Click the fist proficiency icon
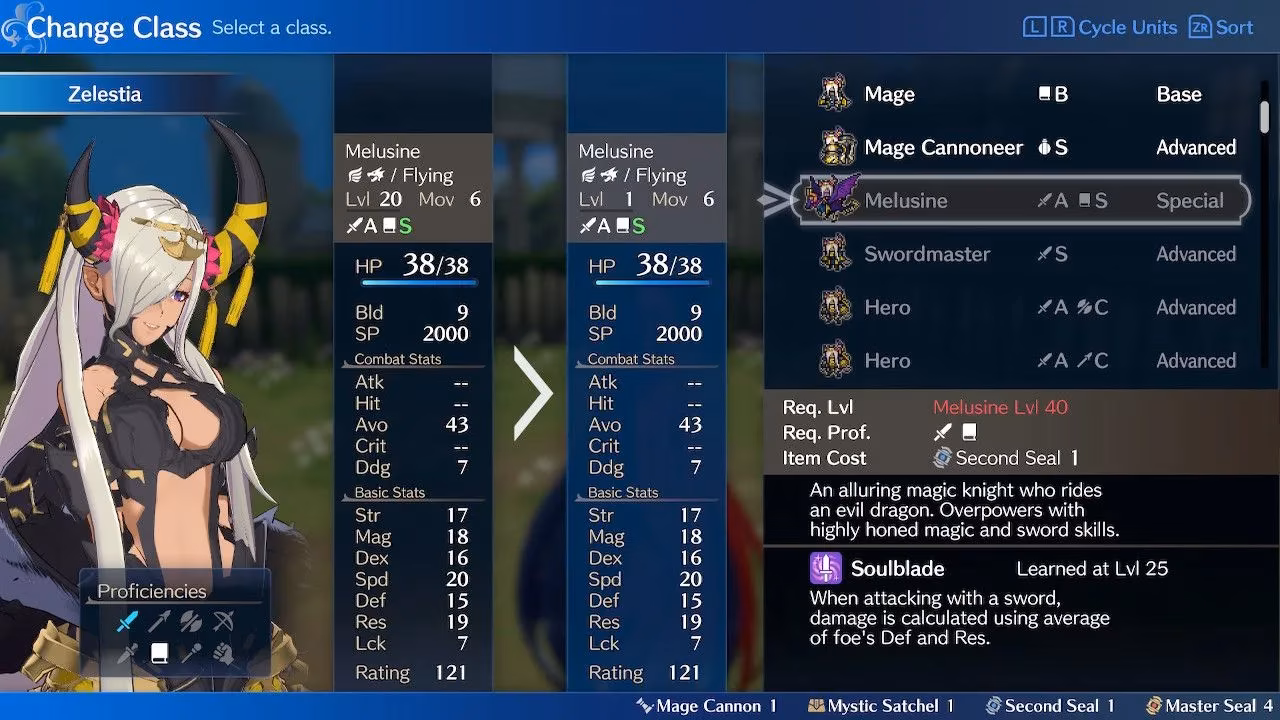The width and height of the screenshot is (1280, 720). [224, 652]
